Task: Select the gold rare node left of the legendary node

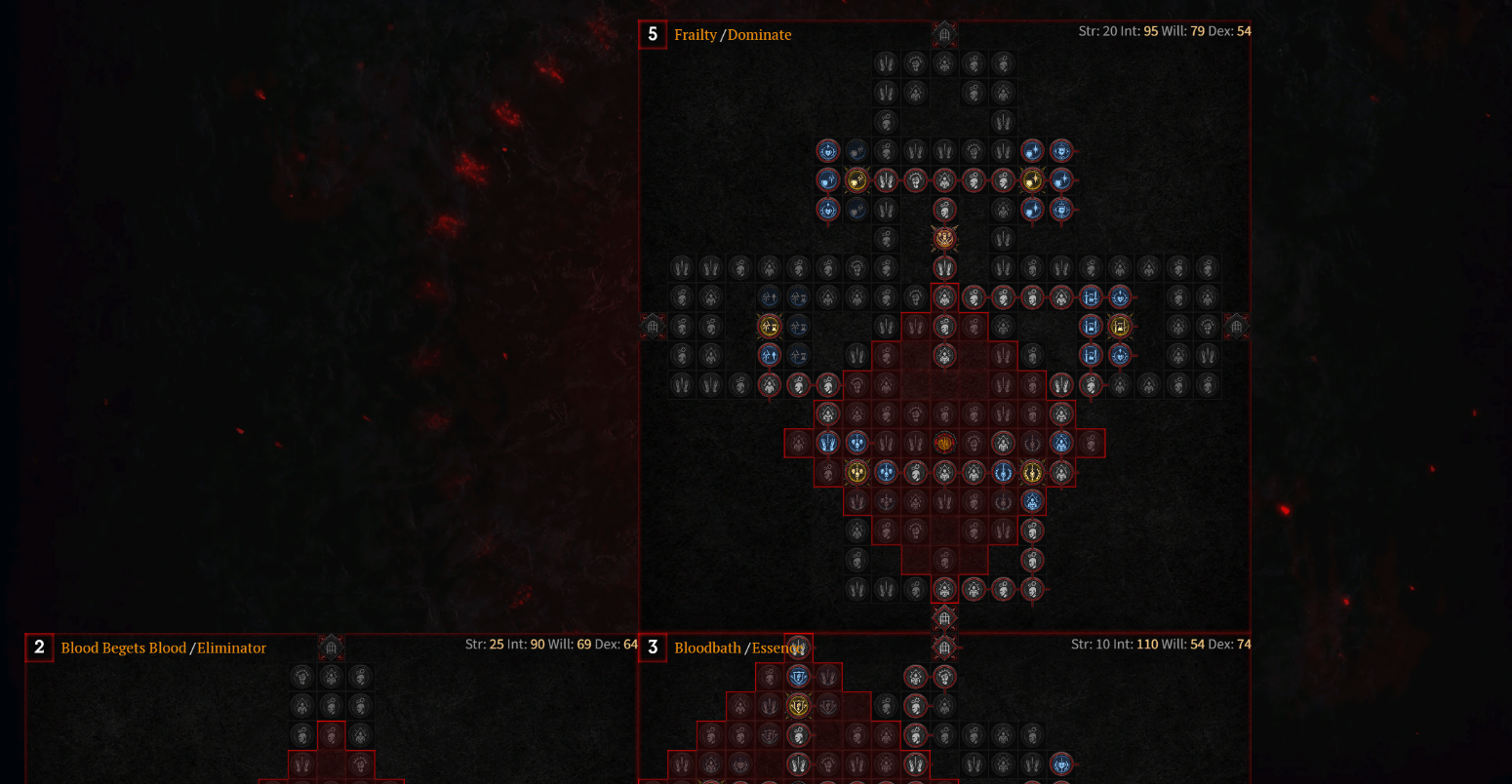Action: click(857, 180)
